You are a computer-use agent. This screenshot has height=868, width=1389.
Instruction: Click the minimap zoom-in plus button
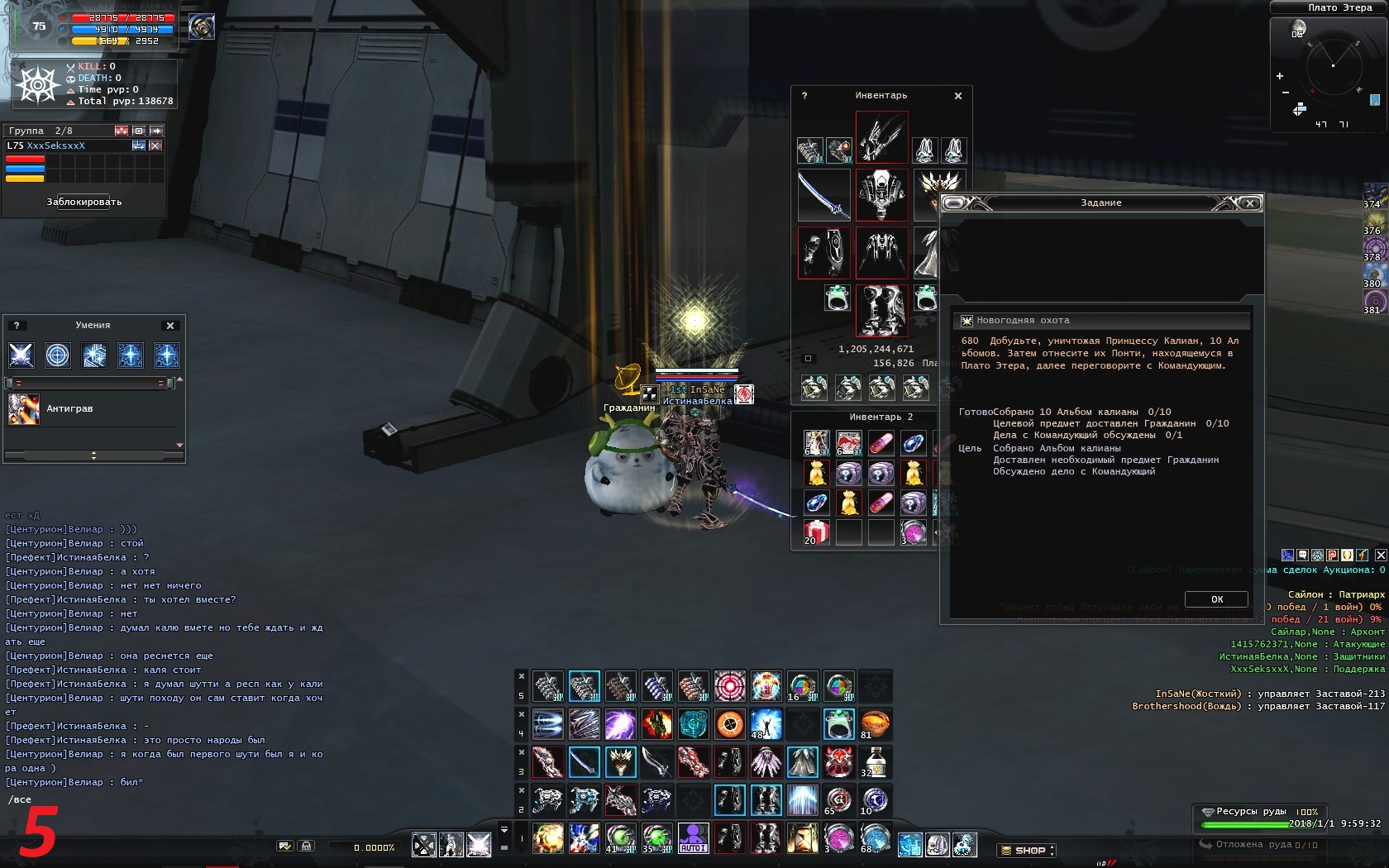point(1280,76)
